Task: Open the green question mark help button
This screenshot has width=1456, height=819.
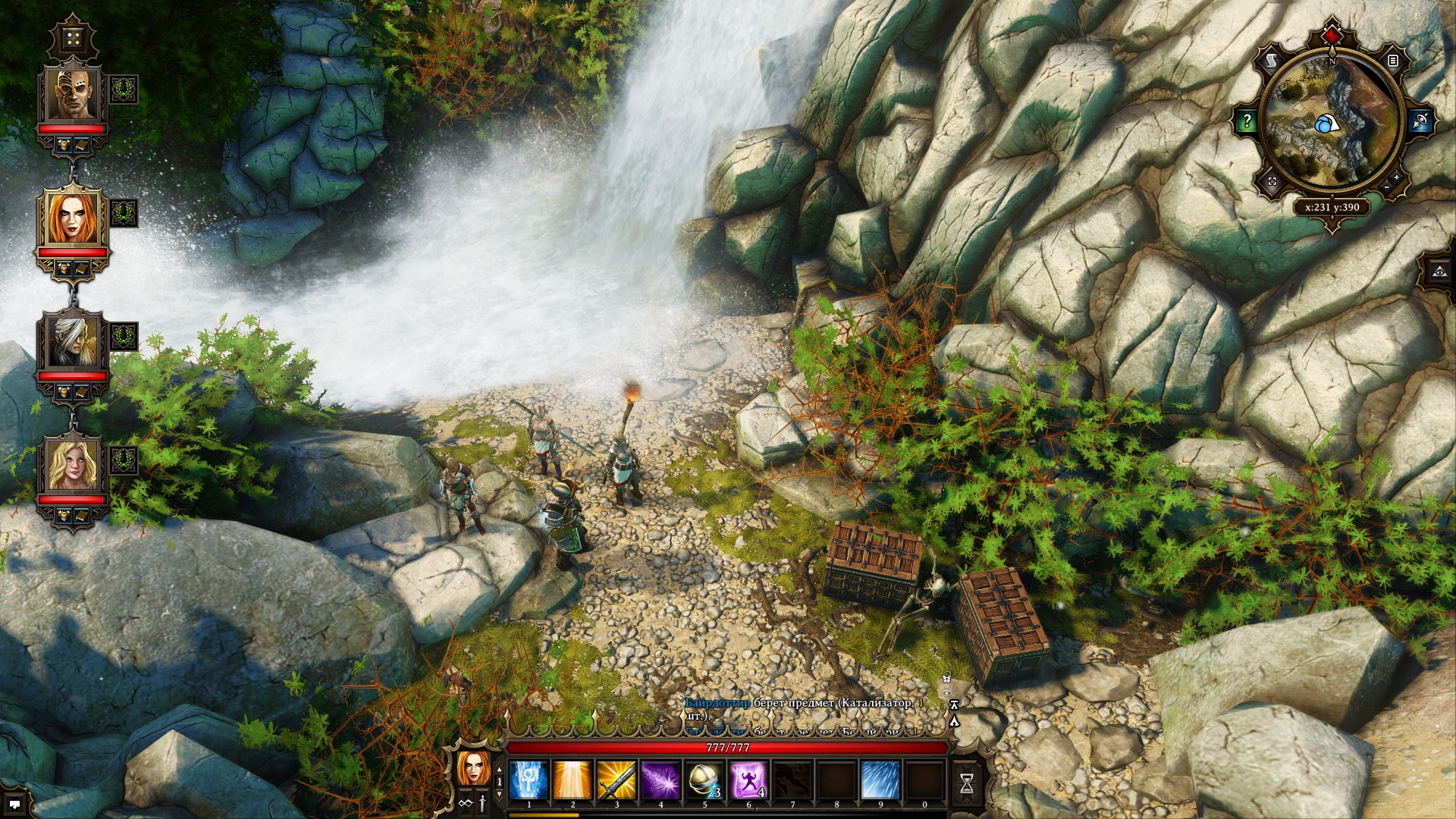Action: pyautogui.click(x=1247, y=121)
